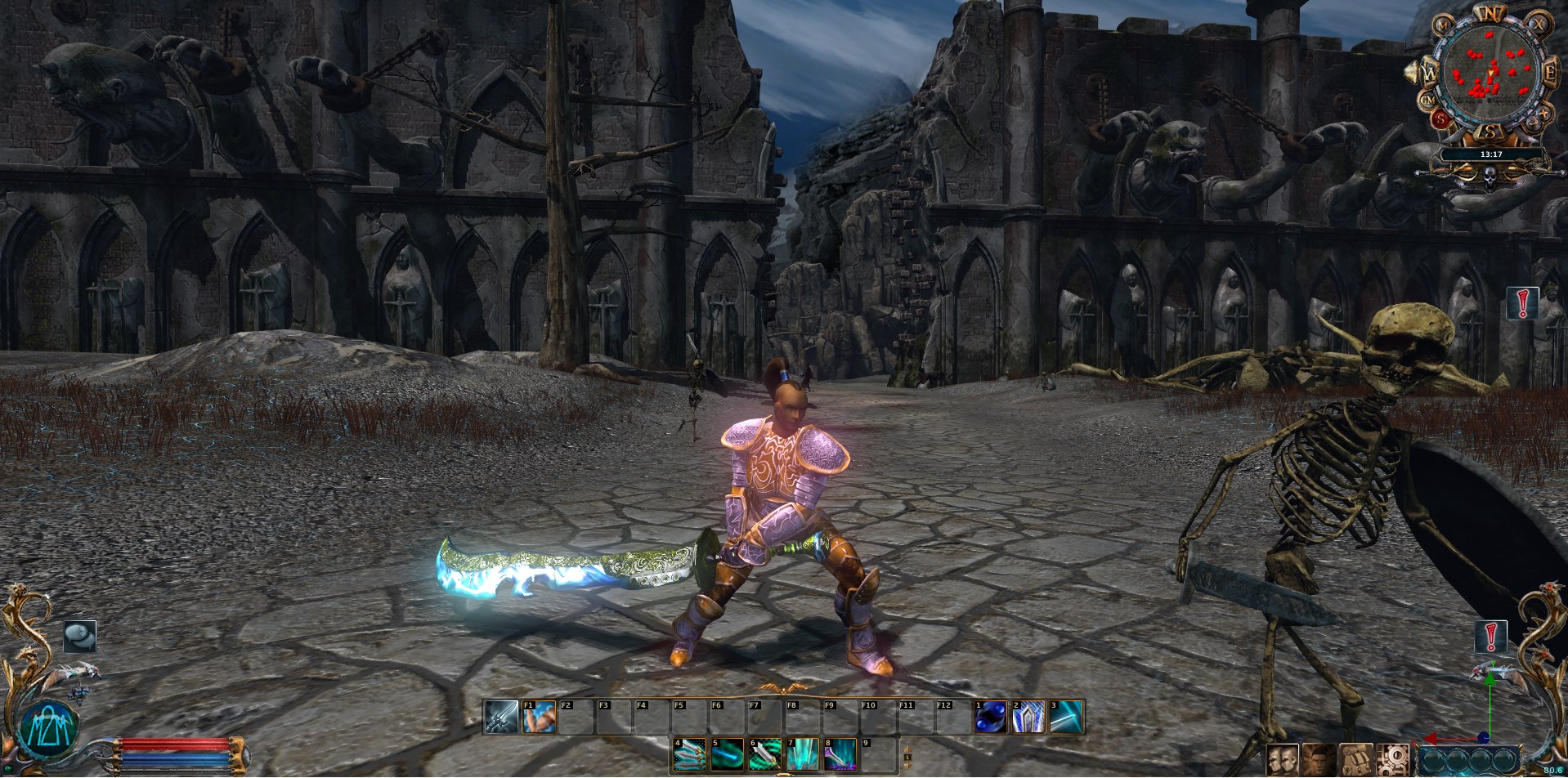Click the M button on the minimap

(x=1442, y=26)
